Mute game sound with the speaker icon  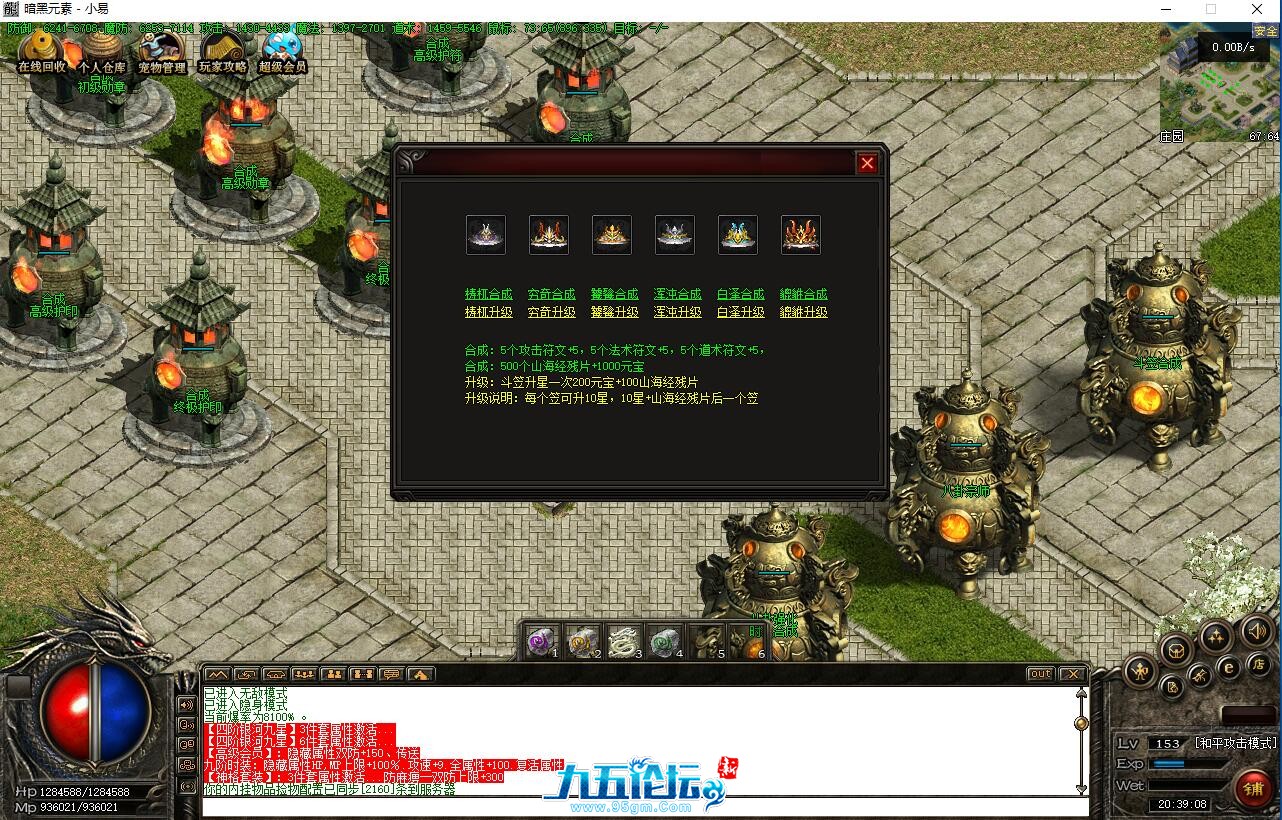point(1257,633)
